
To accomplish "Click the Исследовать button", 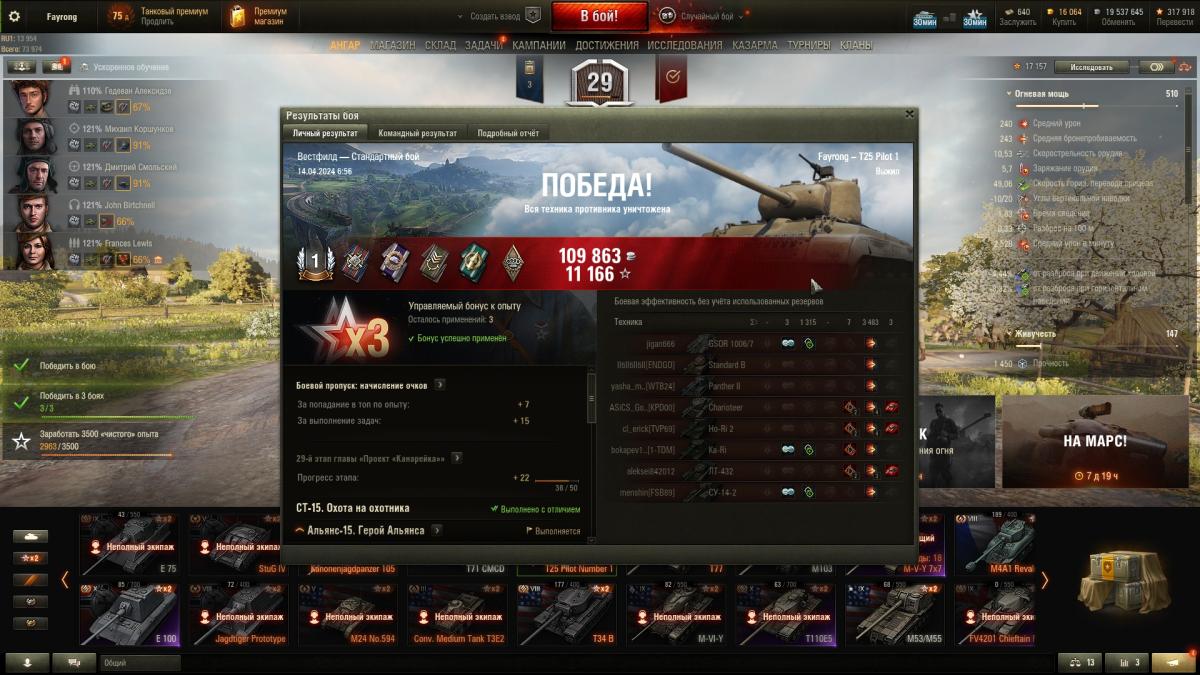I will point(1091,67).
